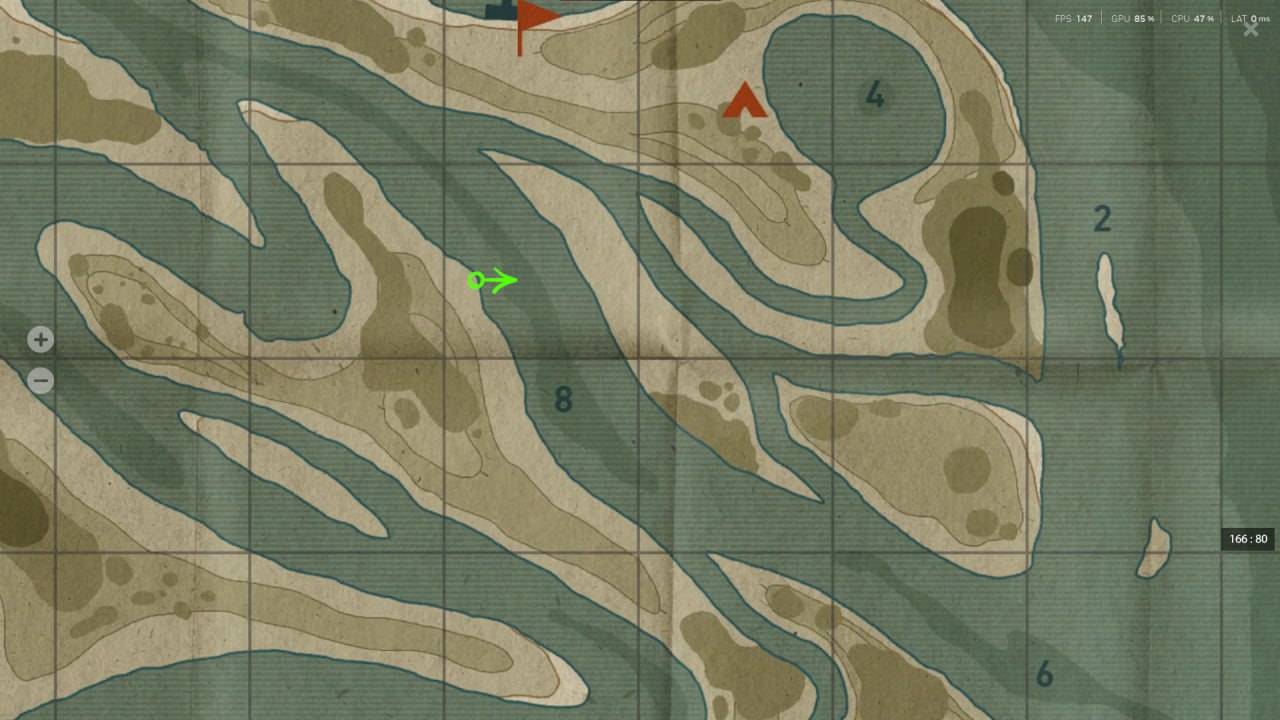Click grid number 2 on the right
The height and width of the screenshot is (720, 1280).
[1103, 219]
